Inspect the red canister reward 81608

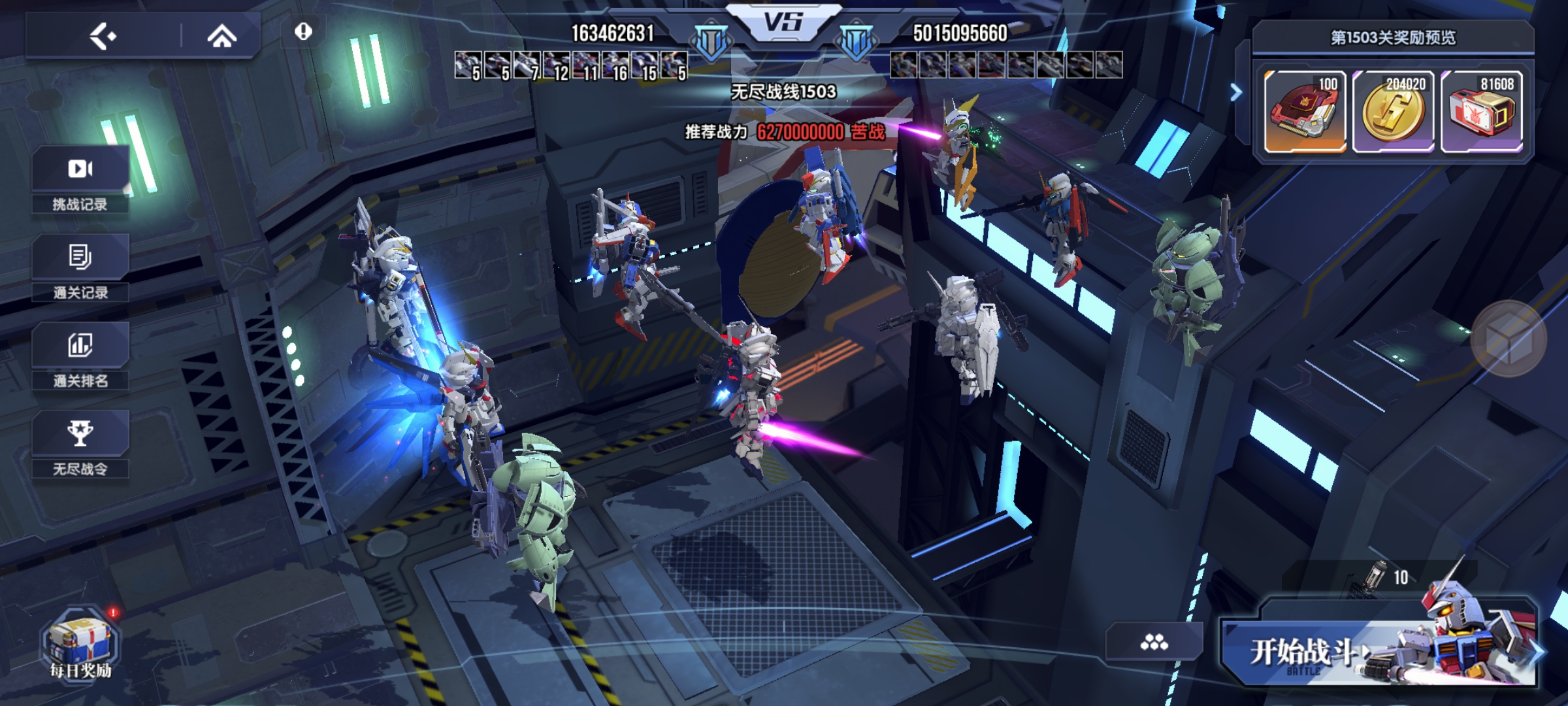point(1482,111)
